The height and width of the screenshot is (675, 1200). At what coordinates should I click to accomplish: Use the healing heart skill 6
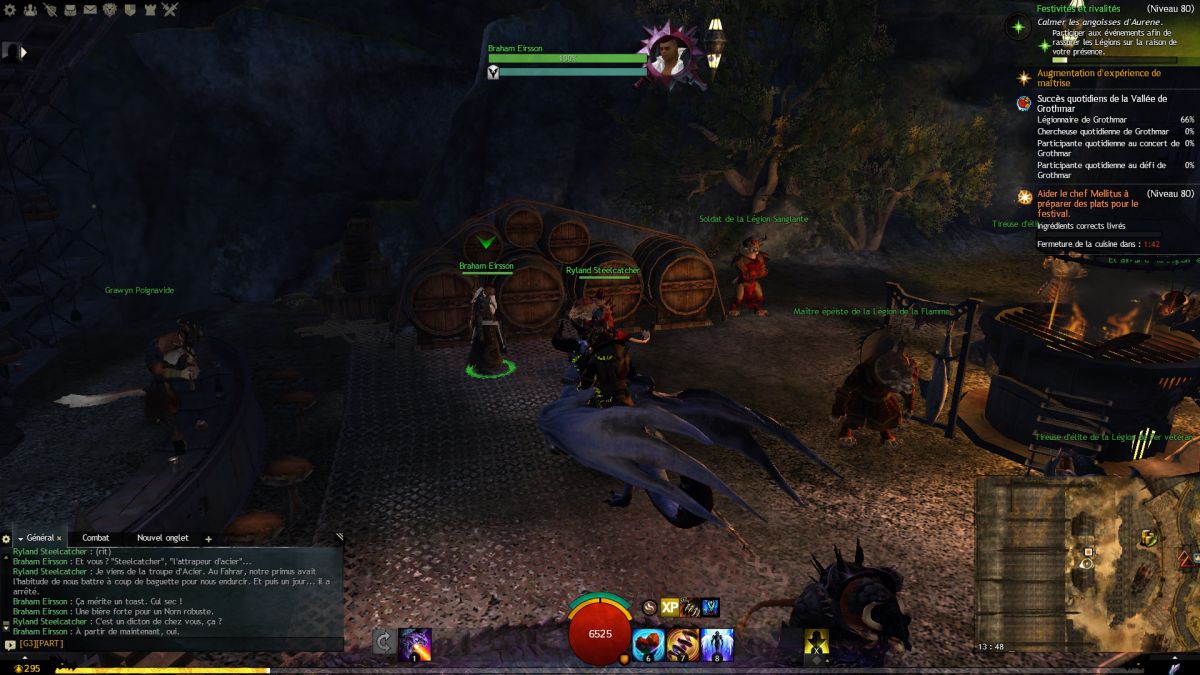pyautogui.click(x=648, y=643)
